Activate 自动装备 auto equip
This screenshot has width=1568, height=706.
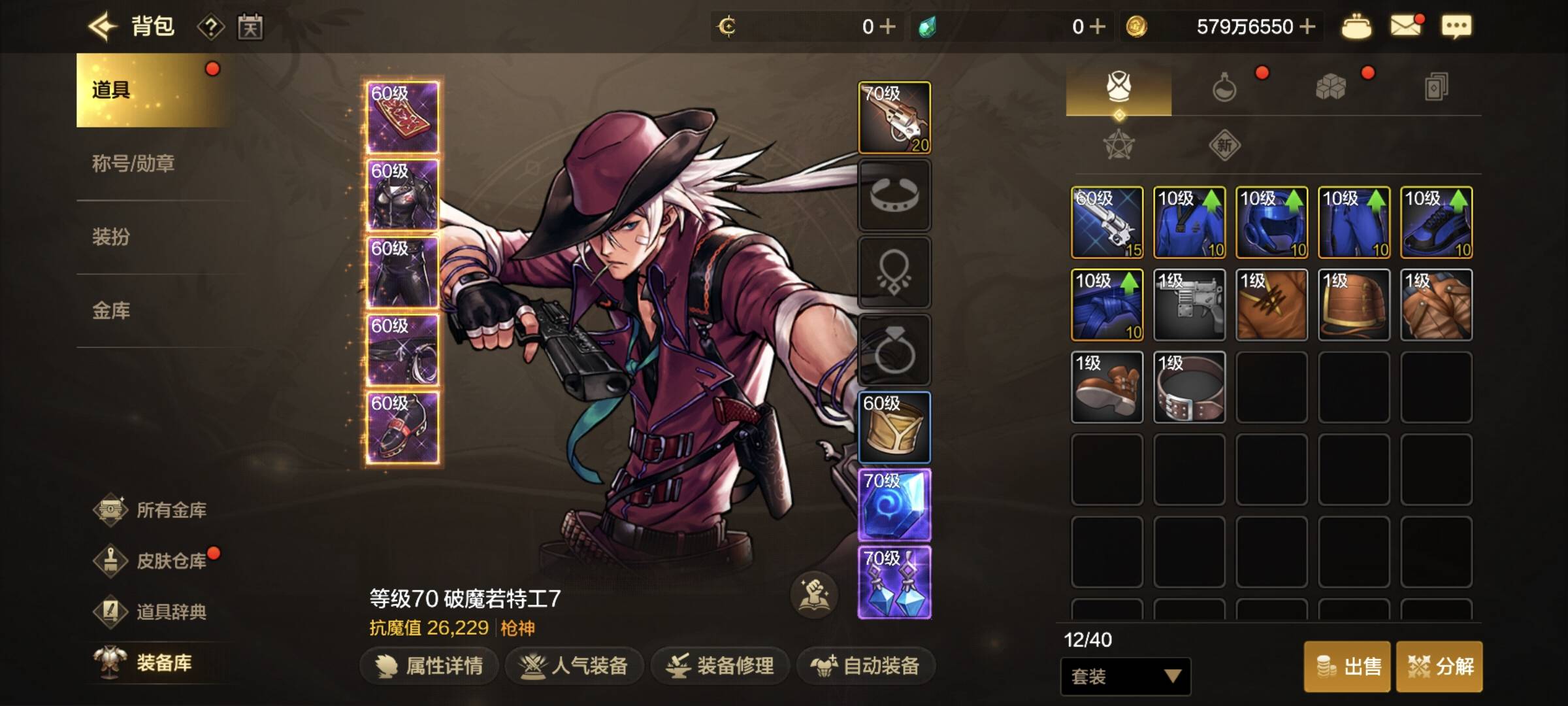click(x=866, y=666)
